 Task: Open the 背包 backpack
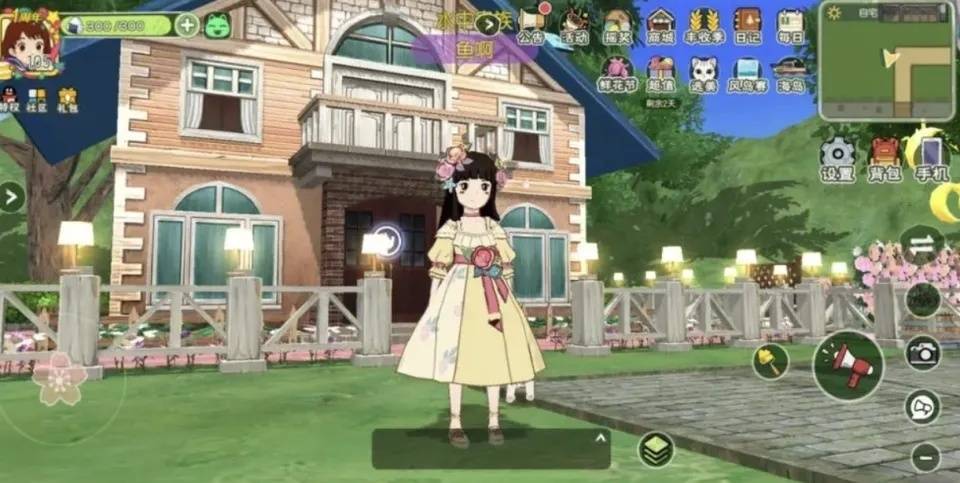point(885,158)
